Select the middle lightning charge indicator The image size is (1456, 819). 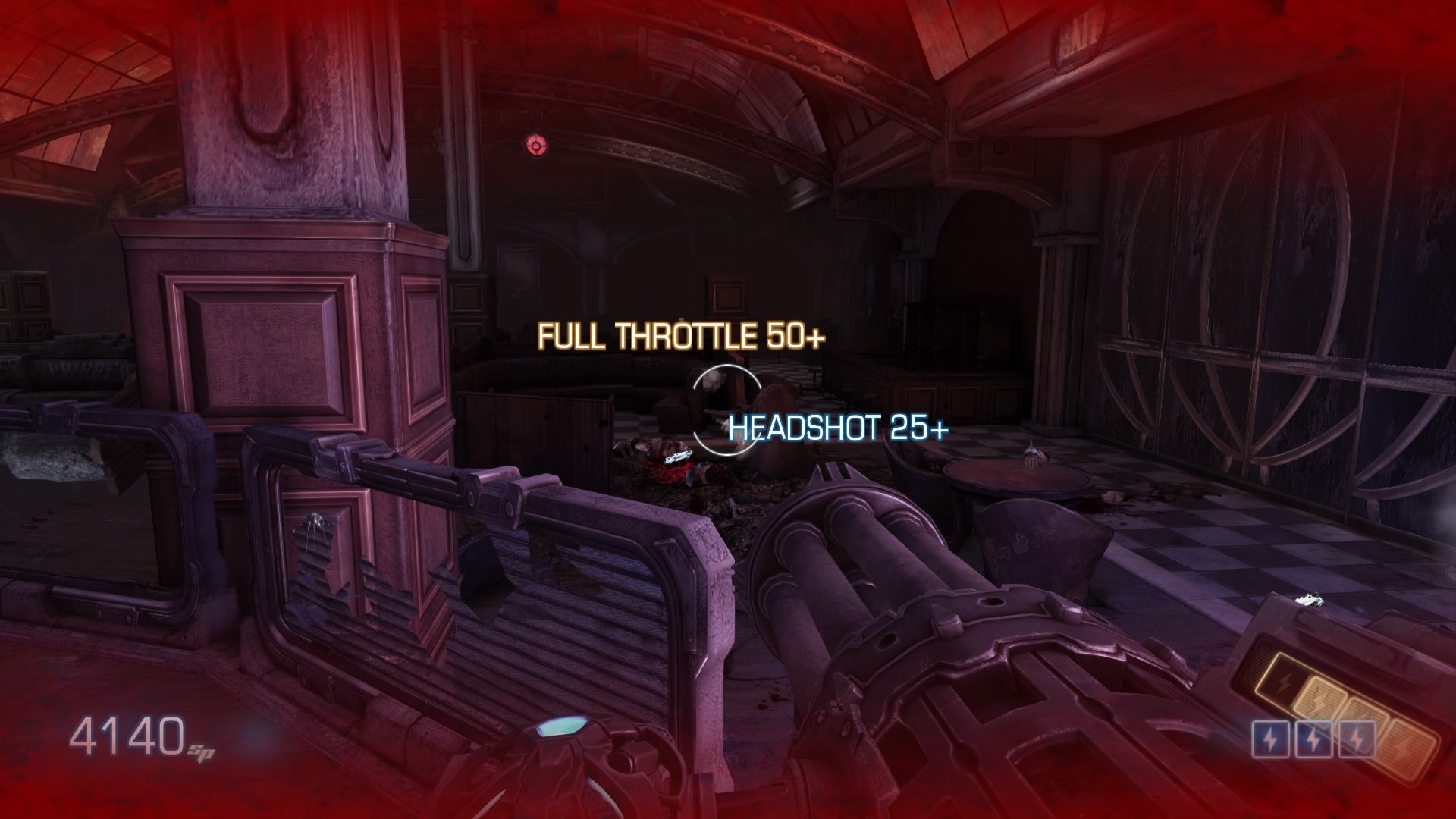pyautogui.click(x=1315, y=739)
